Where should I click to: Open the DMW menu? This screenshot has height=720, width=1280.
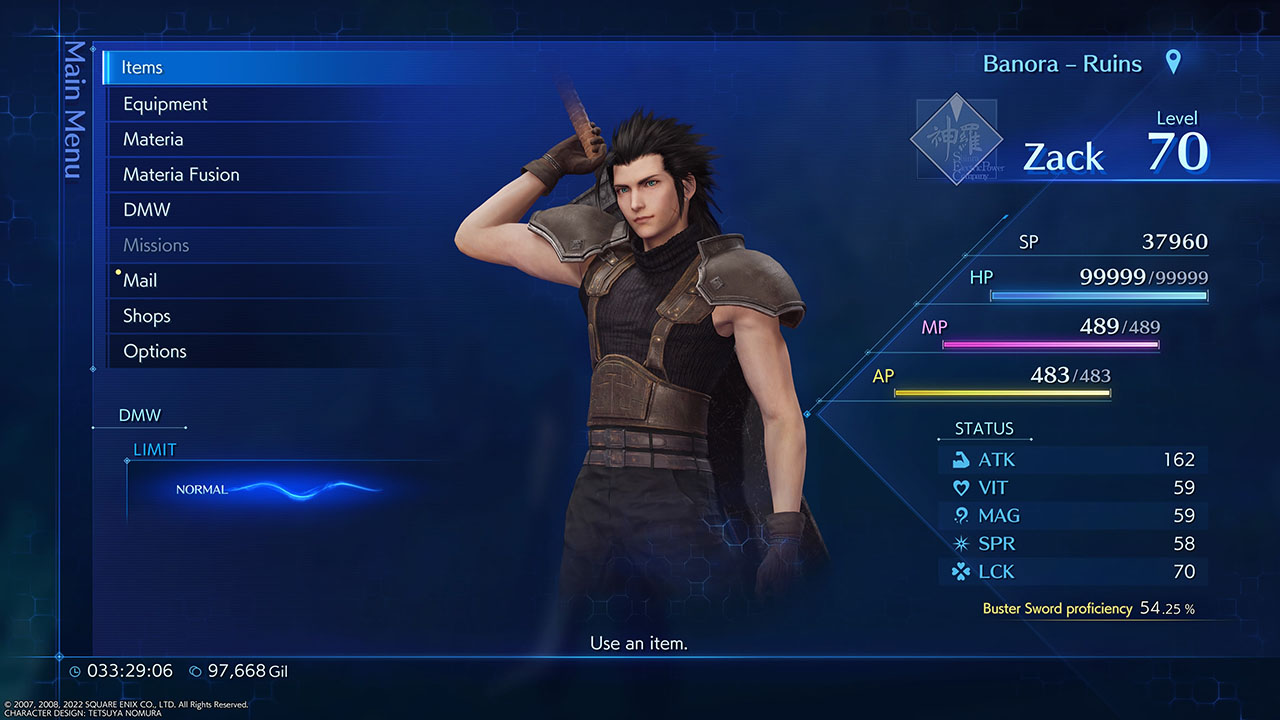click(146, 210)
